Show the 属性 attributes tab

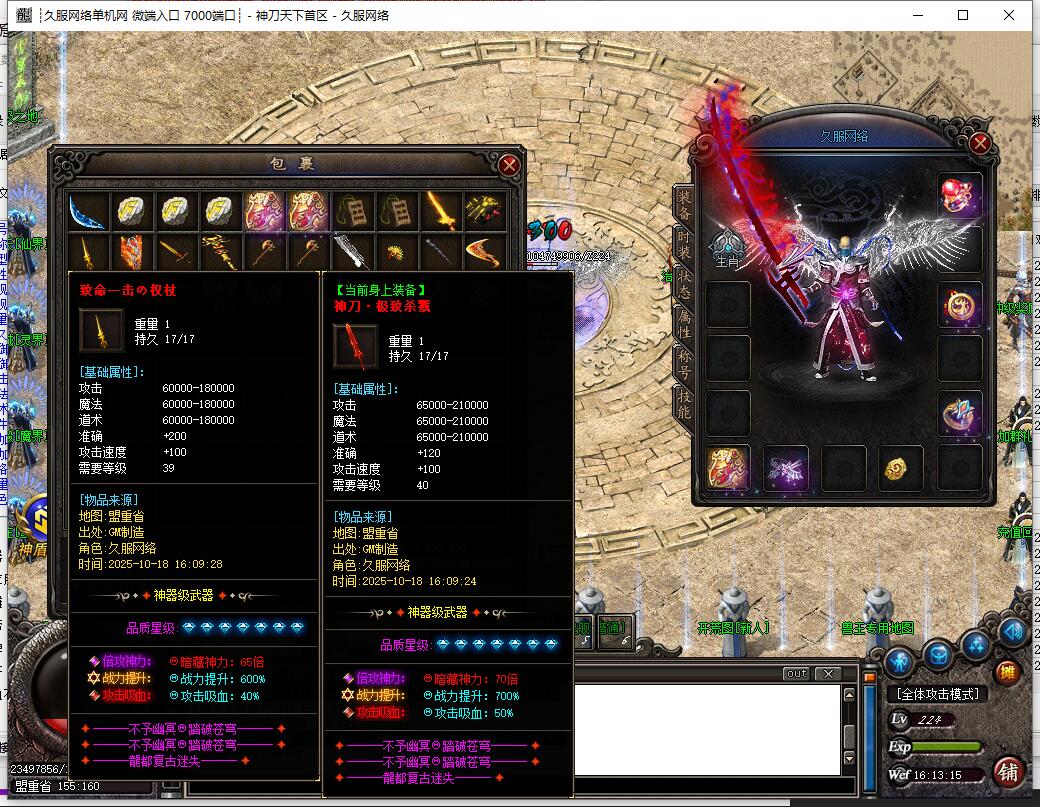tap(684, 322)
